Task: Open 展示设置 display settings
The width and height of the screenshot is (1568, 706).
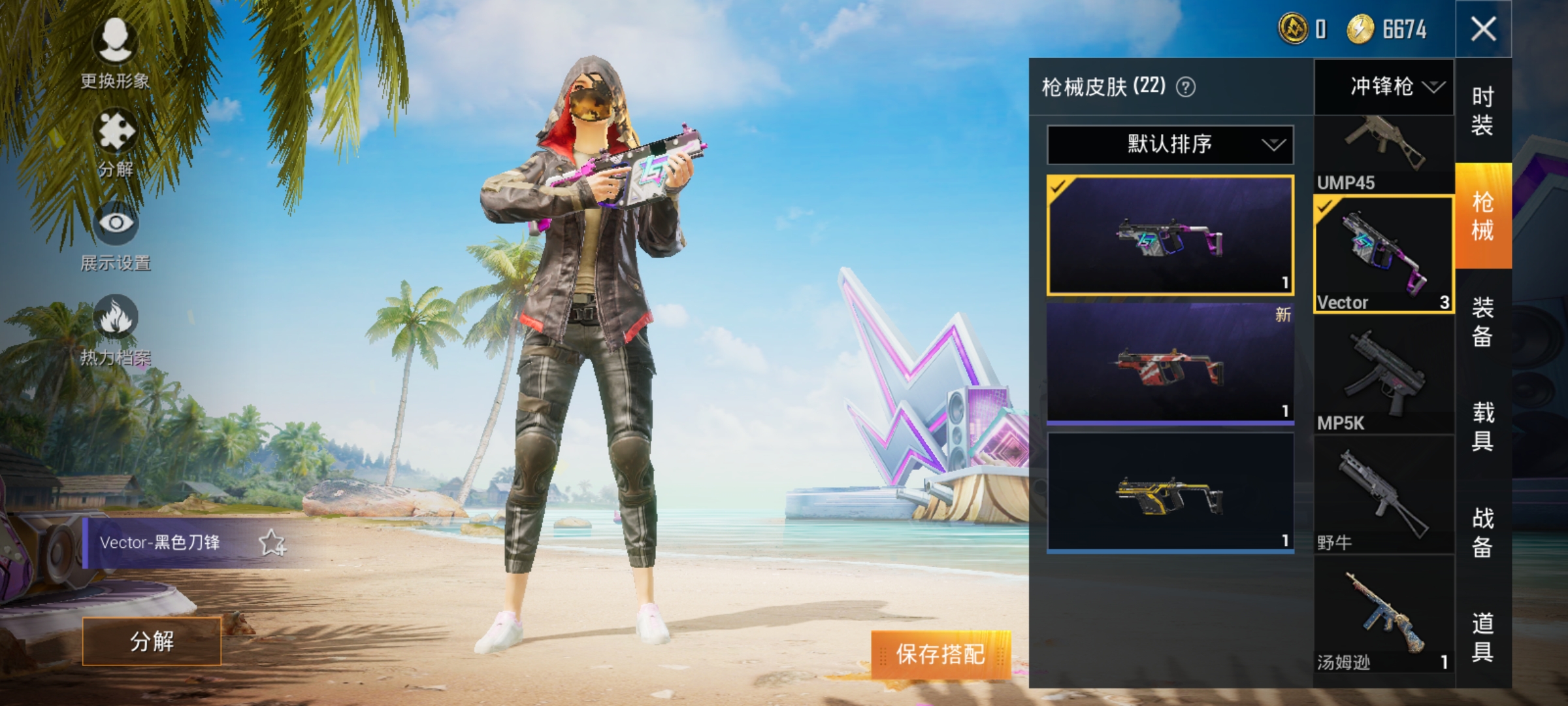Action: click(116, 235)
